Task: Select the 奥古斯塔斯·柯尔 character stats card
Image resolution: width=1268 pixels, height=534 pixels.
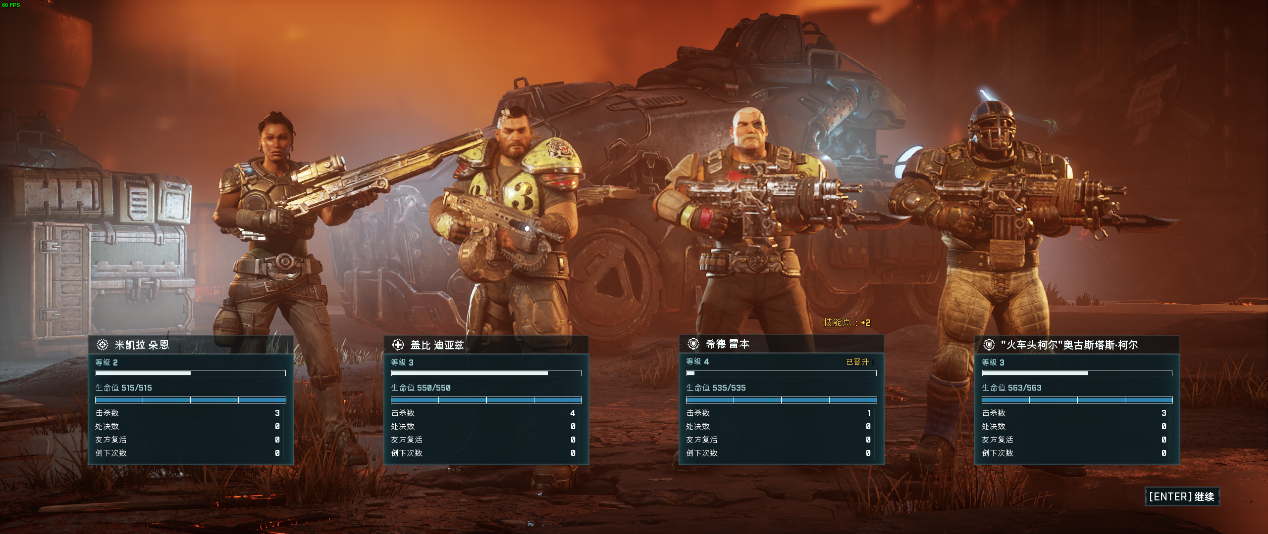Action: pyautogui.click(x=1077, y=400)
